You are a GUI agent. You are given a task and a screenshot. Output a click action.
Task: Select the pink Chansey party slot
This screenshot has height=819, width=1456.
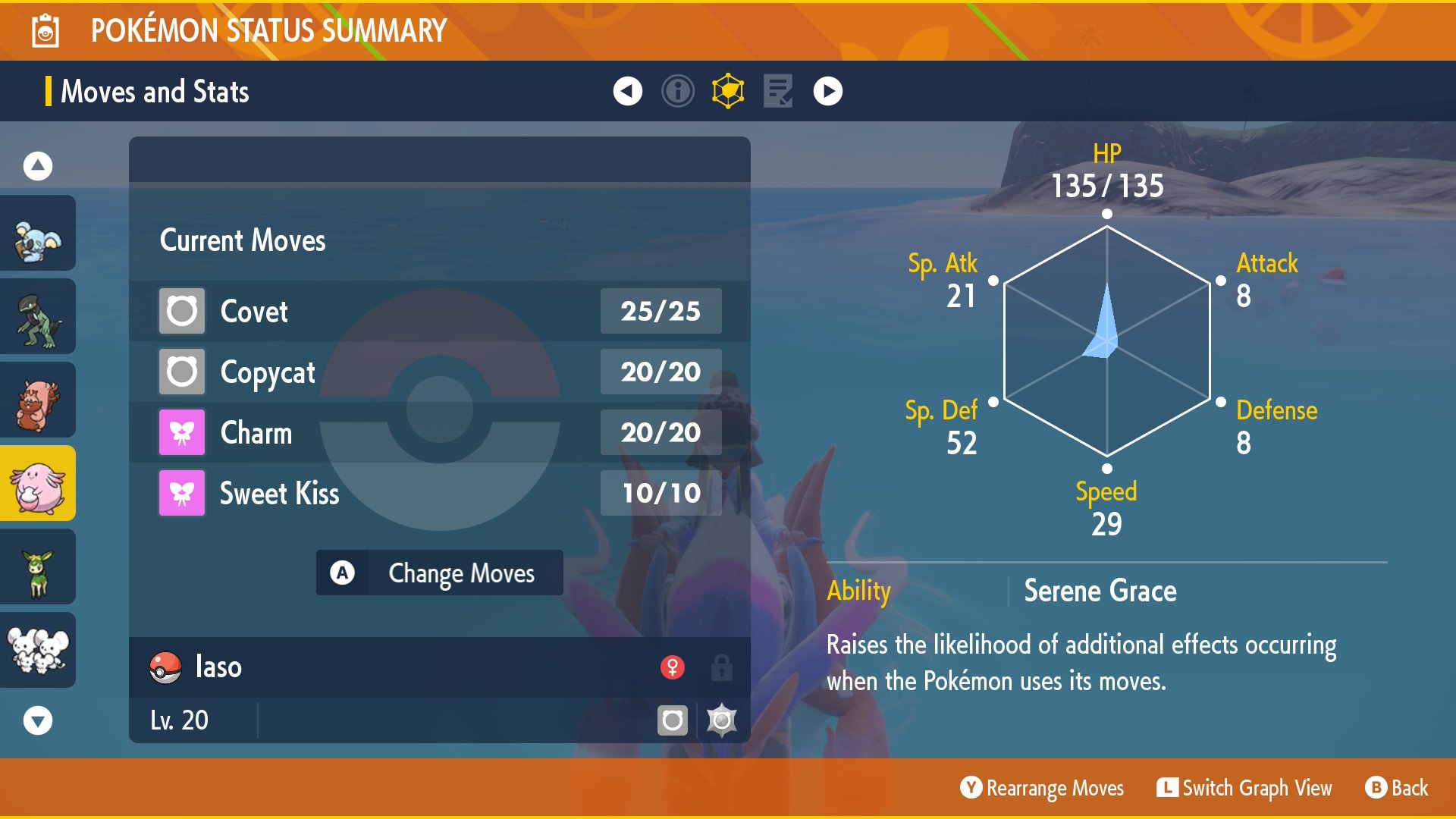coord(38,484)
